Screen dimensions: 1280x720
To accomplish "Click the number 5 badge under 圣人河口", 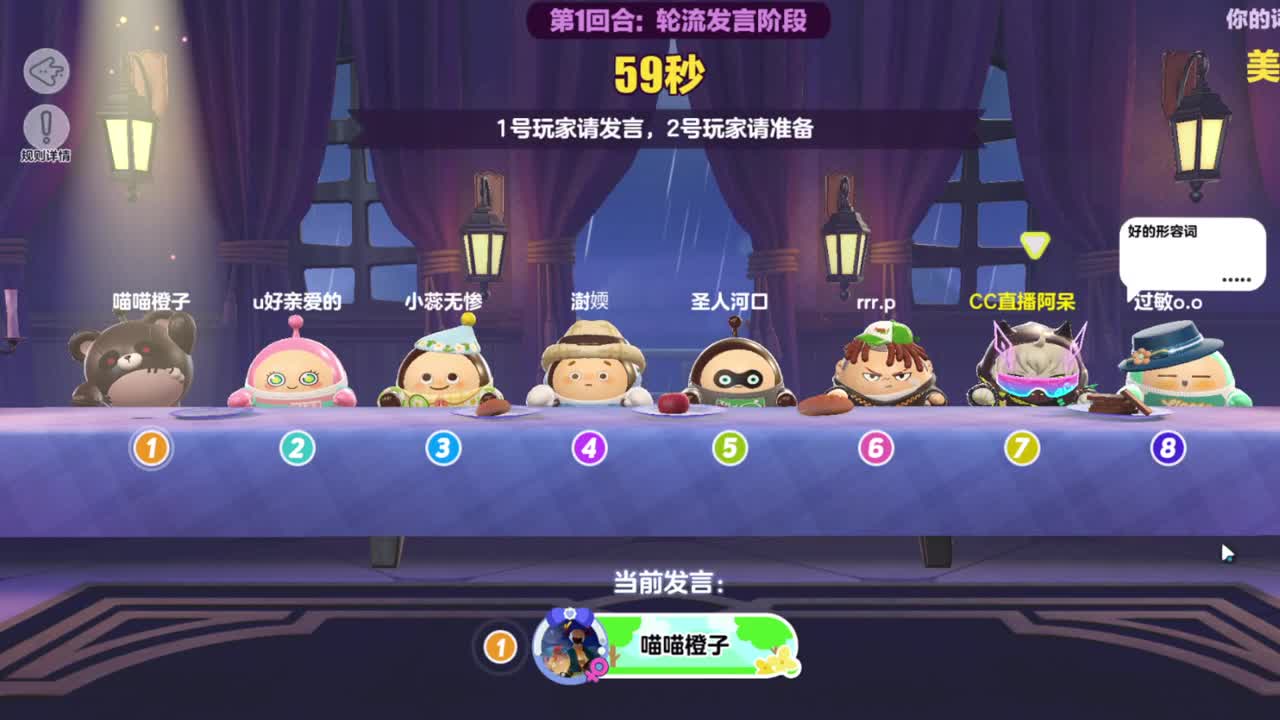I will pos(729,449).
